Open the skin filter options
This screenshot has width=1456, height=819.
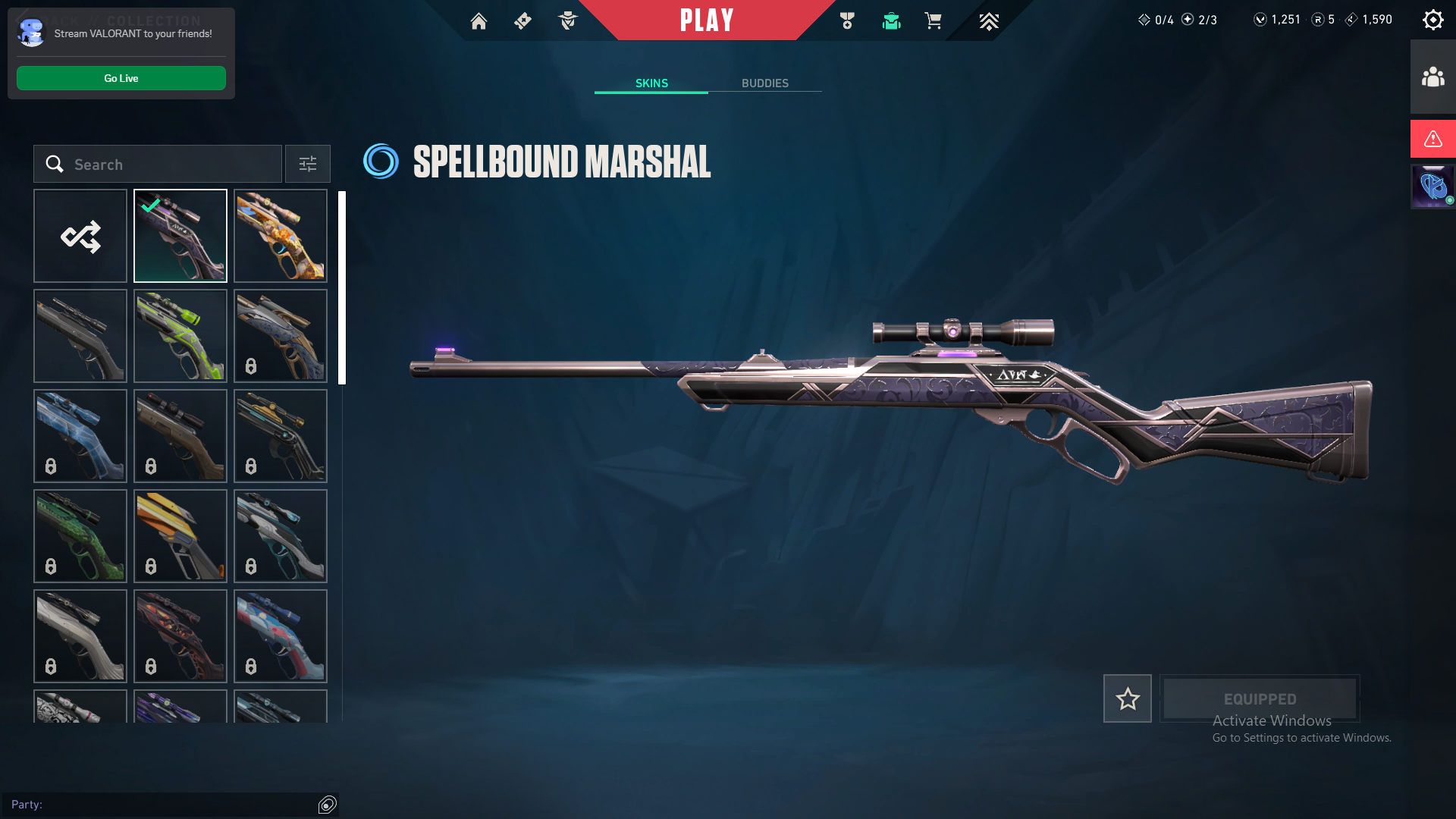308,165
